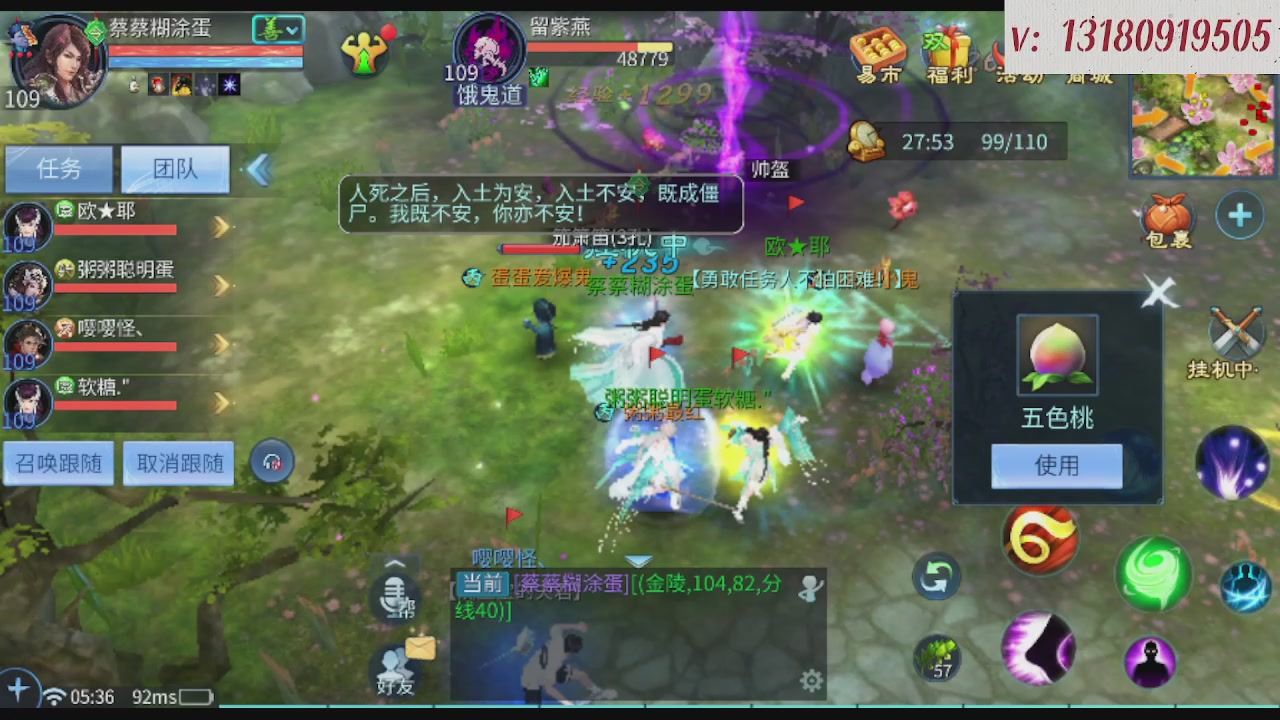Expand teammate 欧★耶's entry arrow
The width and height of the screenshot is (1280, 720).
[x=221, y=226]
